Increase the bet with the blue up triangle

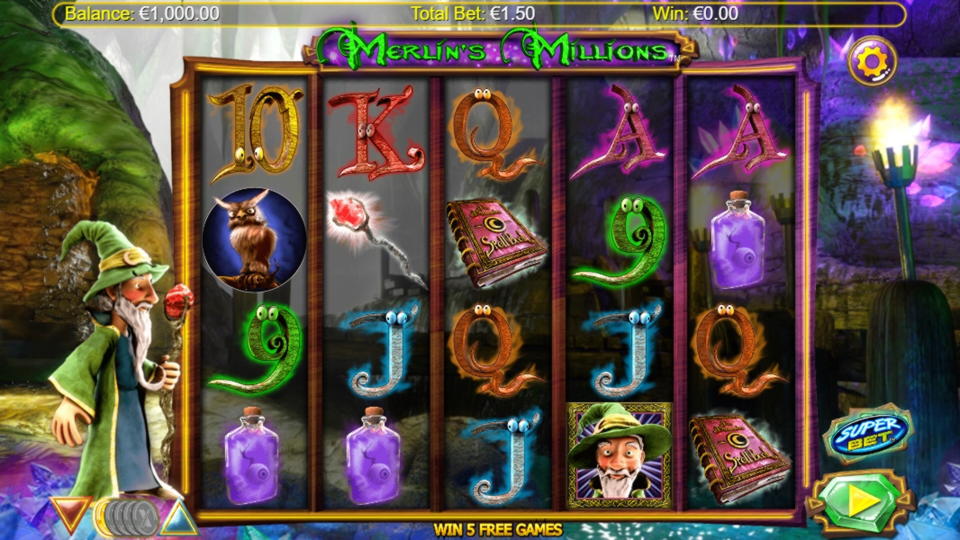[179, 517]
